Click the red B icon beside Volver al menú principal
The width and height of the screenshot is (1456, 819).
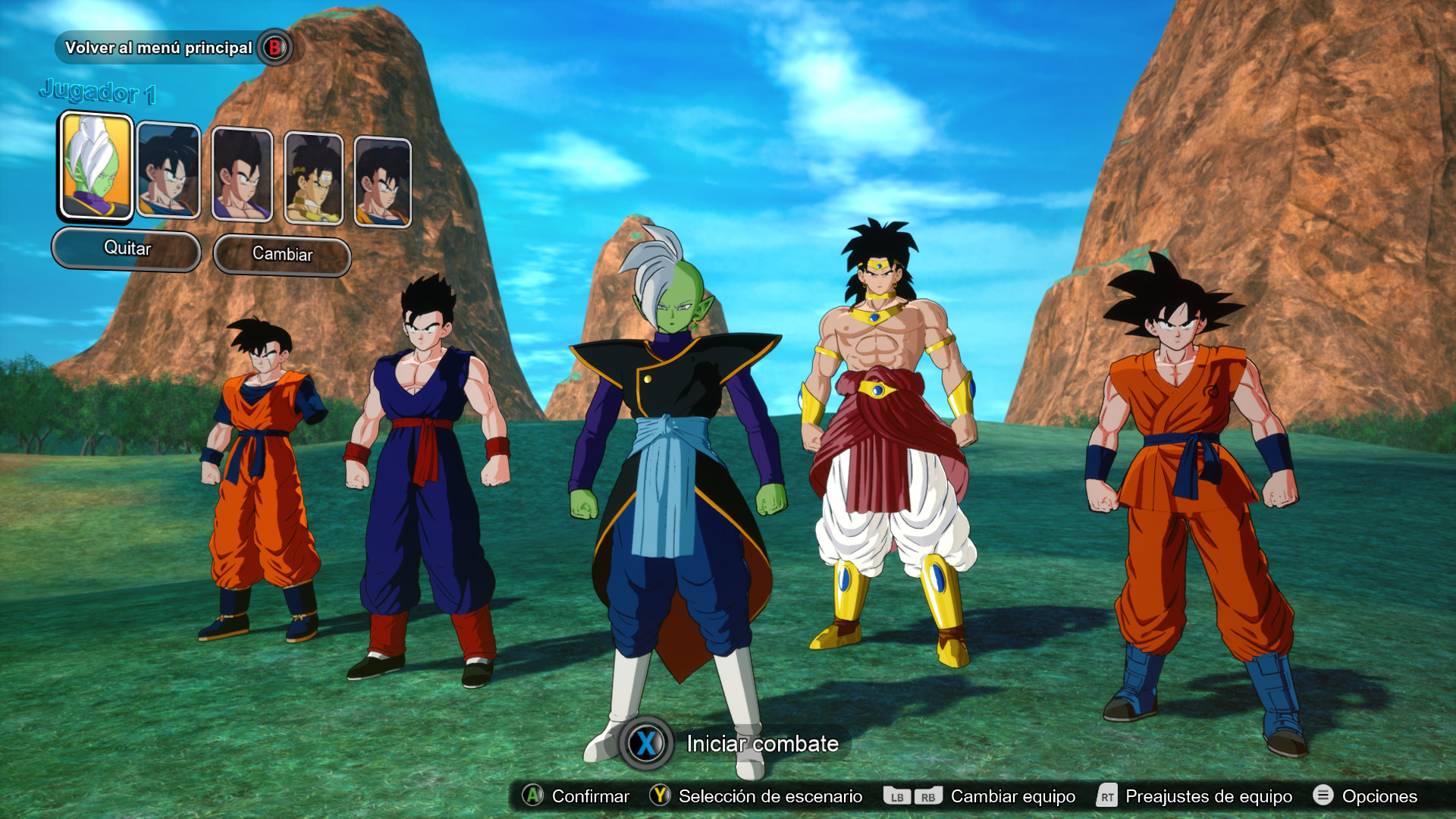(276, 47)
